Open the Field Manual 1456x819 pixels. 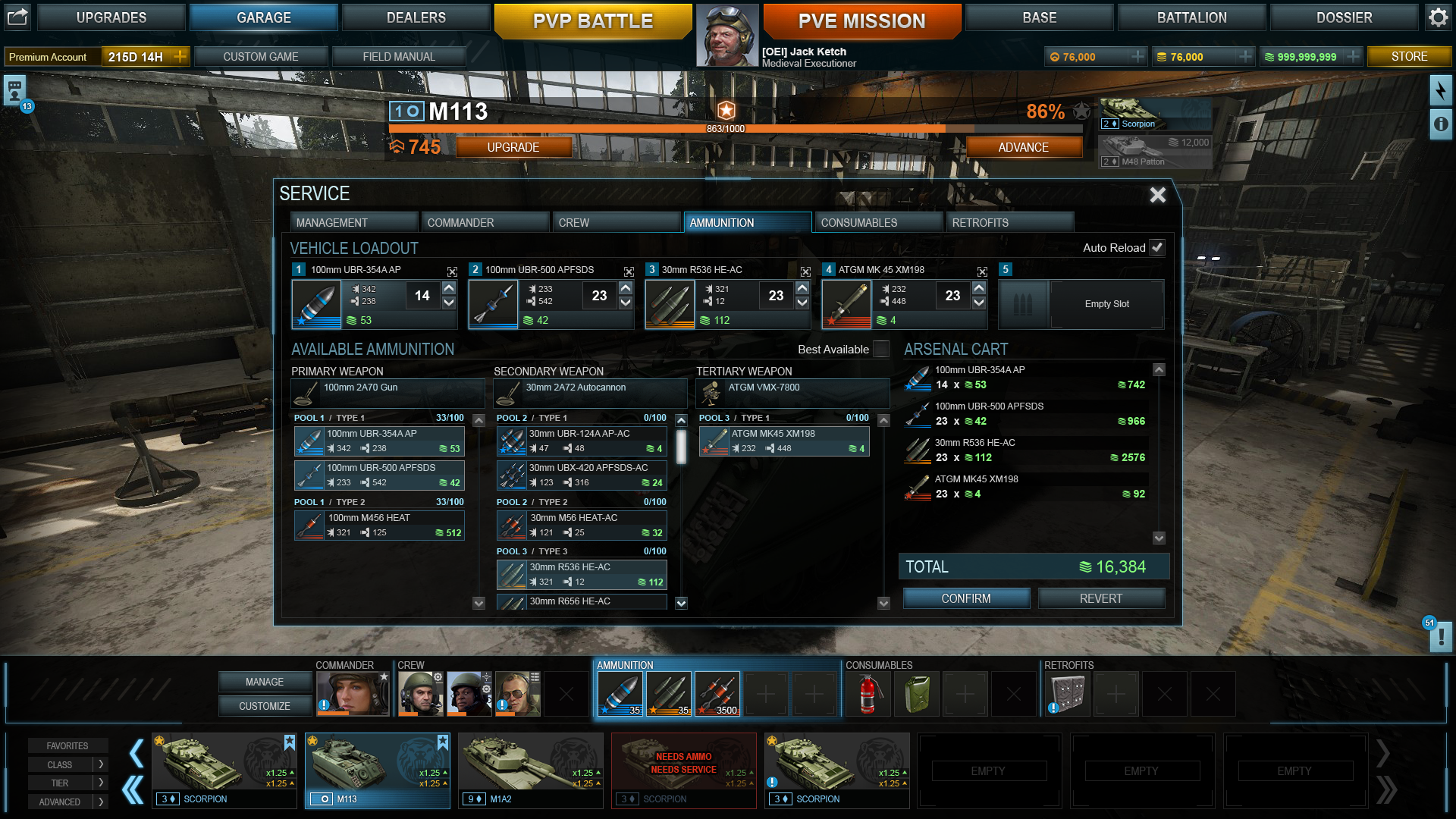coord(399,56)
